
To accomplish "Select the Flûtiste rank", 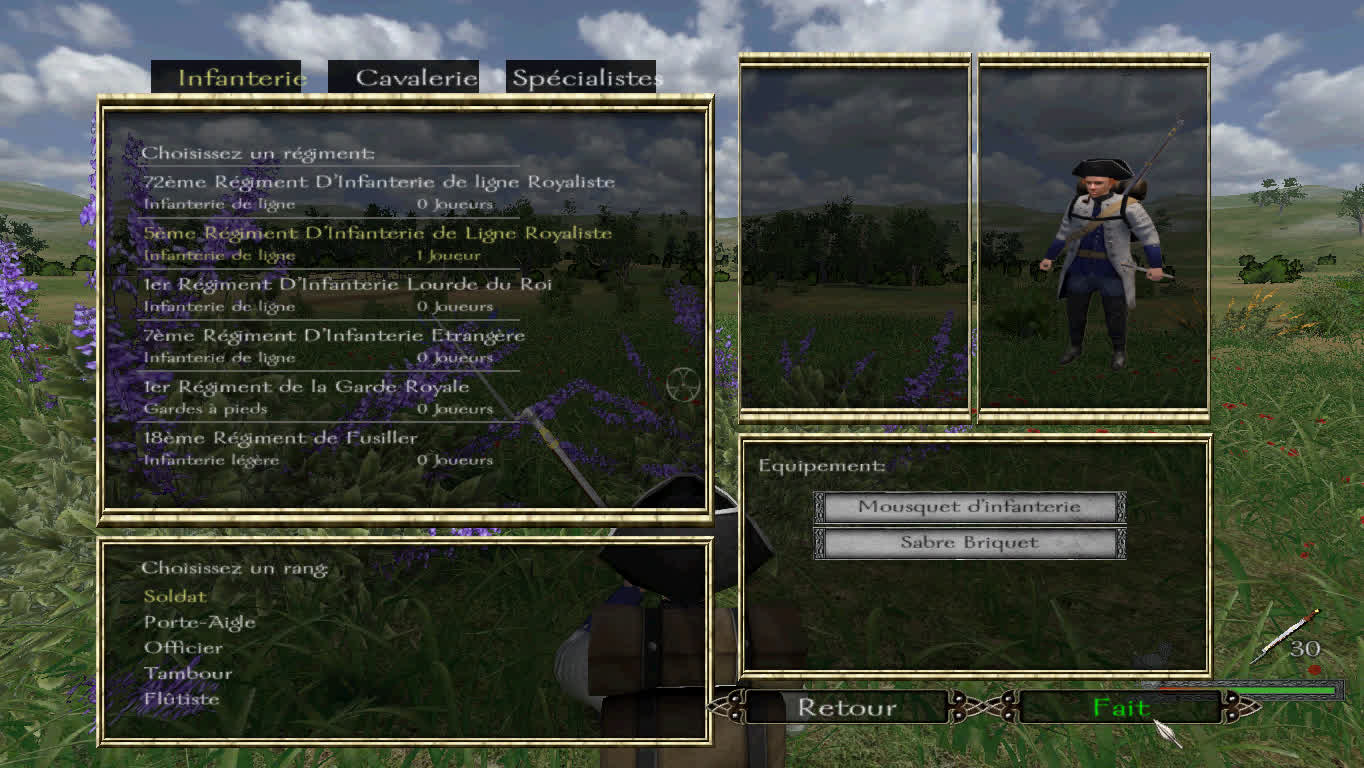I will [181, 699].
